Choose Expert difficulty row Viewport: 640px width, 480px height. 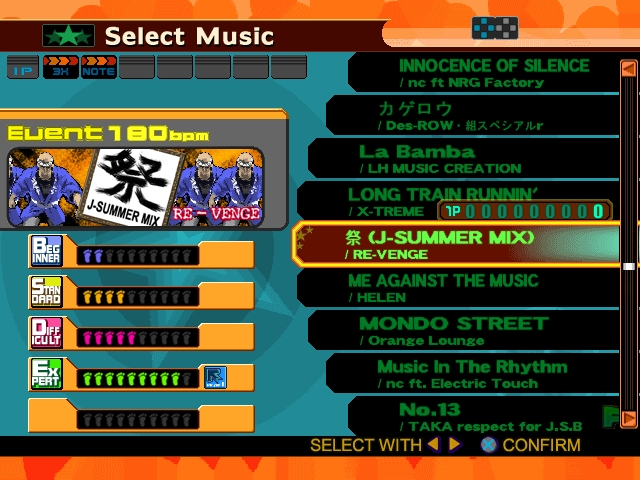pyautogui.click(x=140, y=376)
